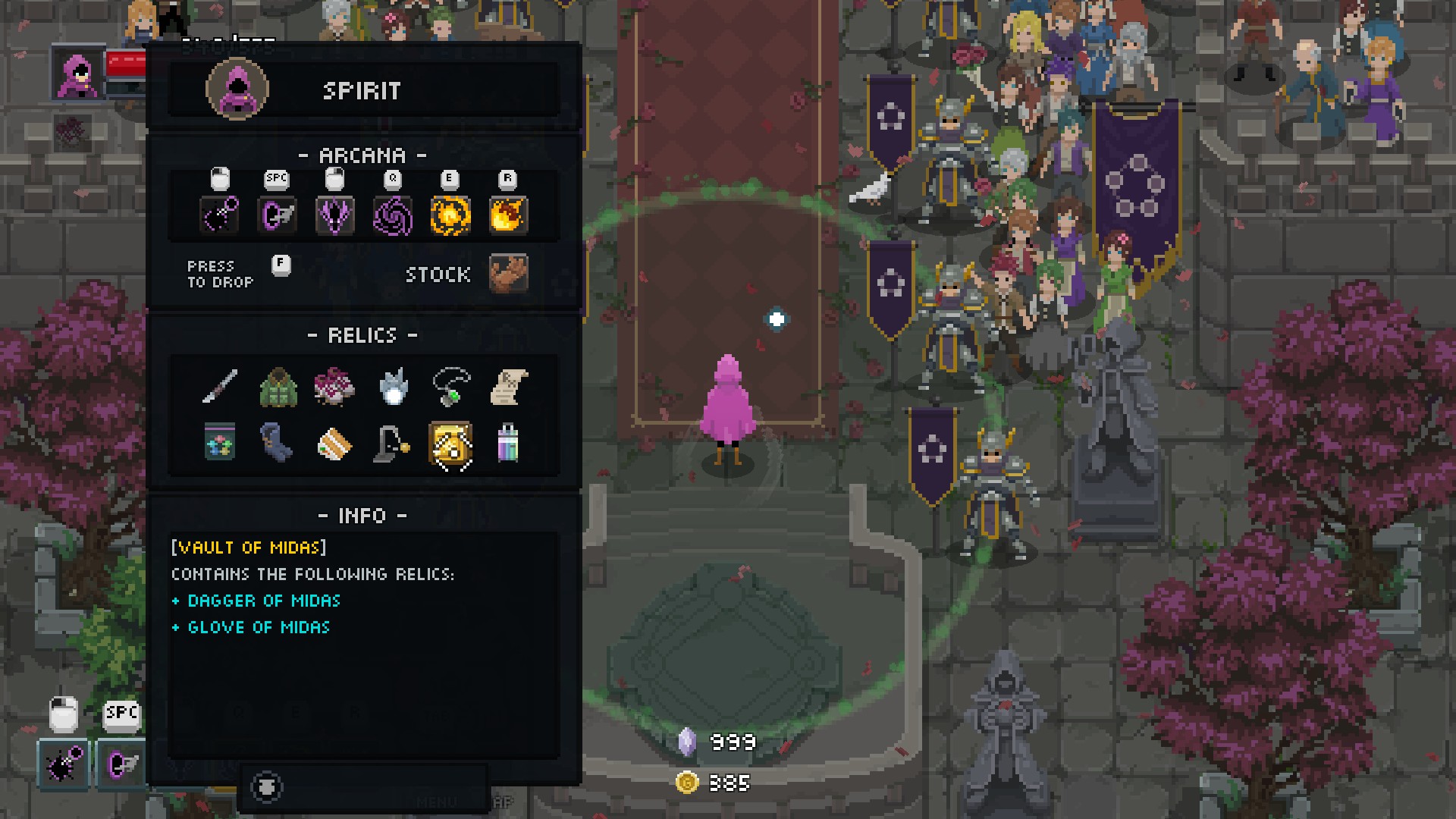Screen dimensions: 1456x819
Task: Inspect the green puffy jacket relic
Action: pyautogui.click(x=278, y=387)
